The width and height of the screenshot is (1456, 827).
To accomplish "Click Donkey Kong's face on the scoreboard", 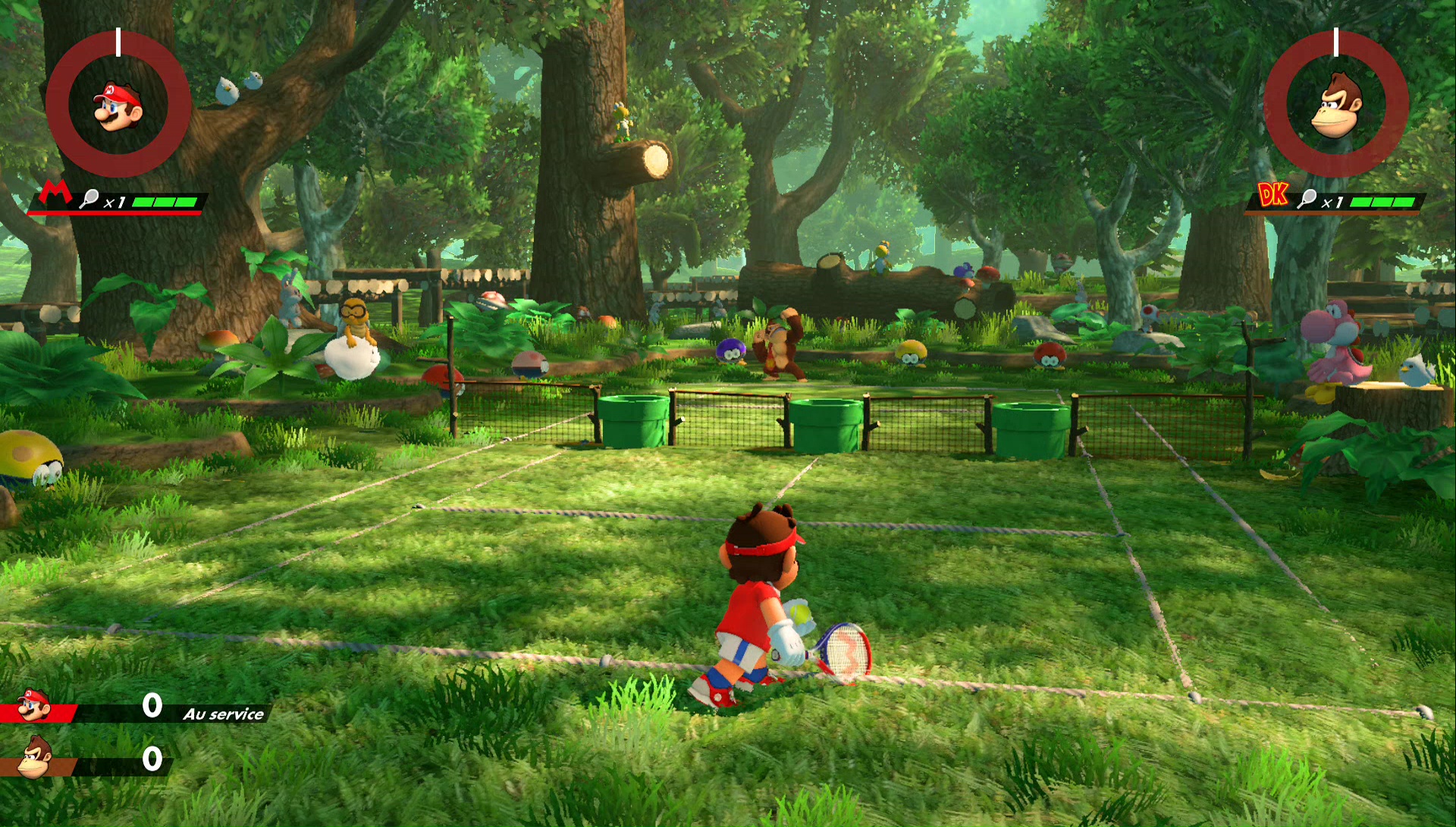I will 34,757.
